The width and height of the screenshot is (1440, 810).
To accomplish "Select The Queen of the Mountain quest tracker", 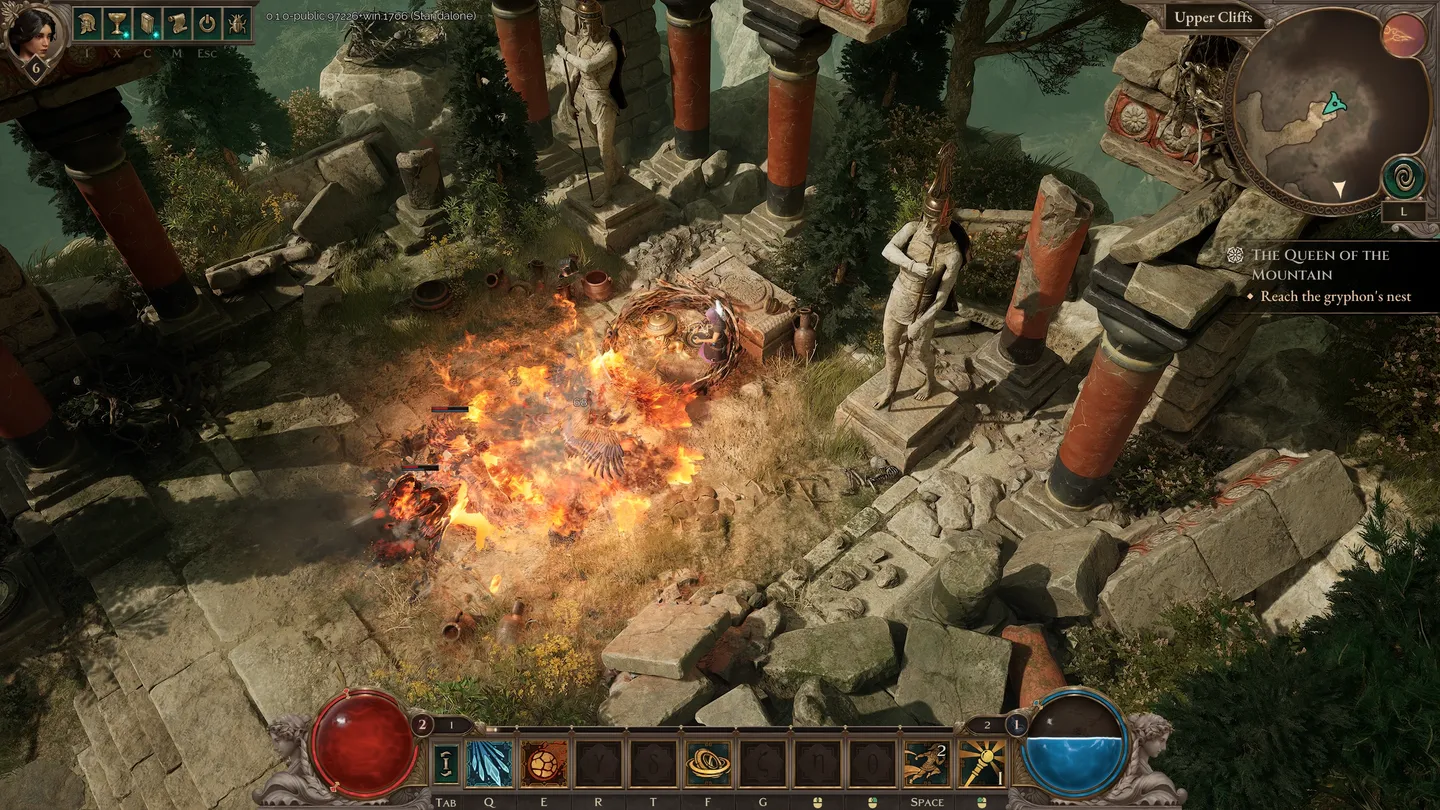I will 1319,264.
